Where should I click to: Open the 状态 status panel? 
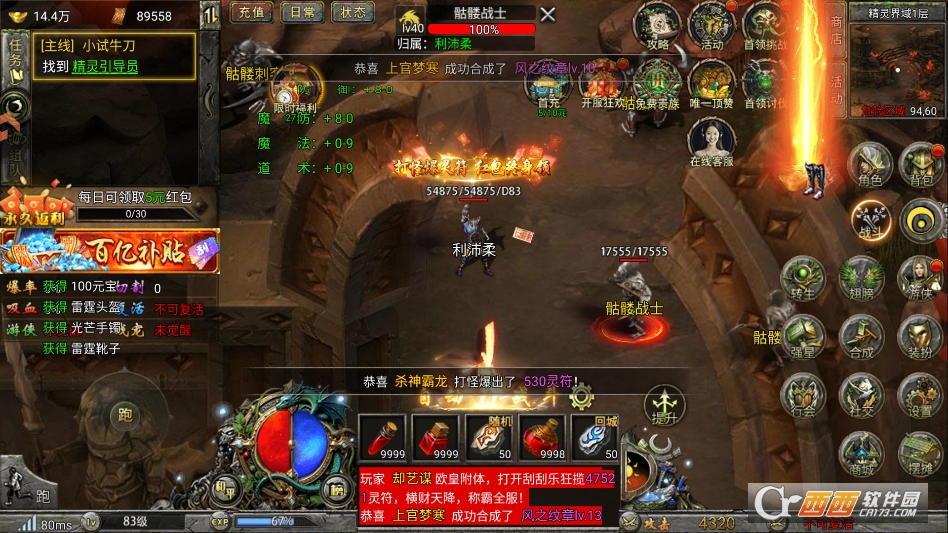click(352, 13)
